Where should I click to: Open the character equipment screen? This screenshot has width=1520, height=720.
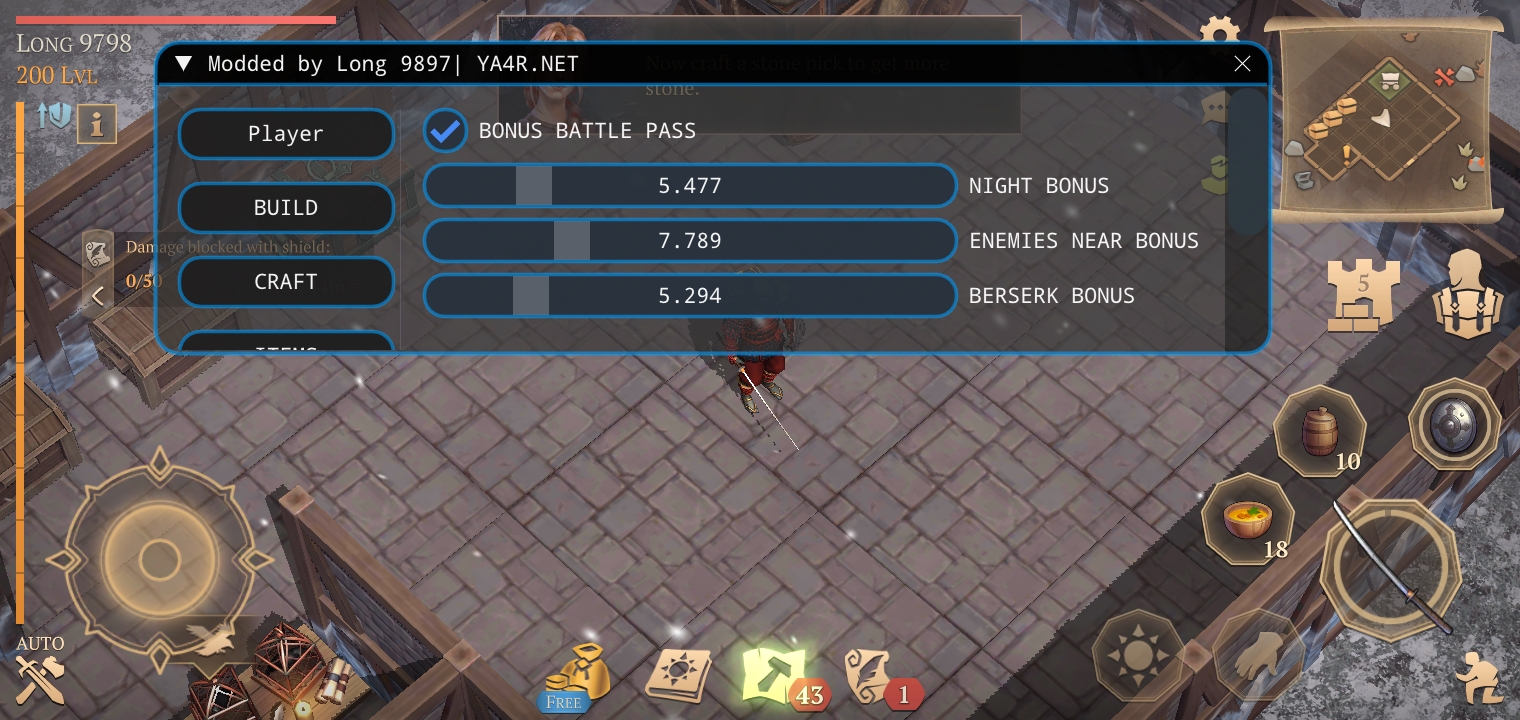tap(1466, 293)
